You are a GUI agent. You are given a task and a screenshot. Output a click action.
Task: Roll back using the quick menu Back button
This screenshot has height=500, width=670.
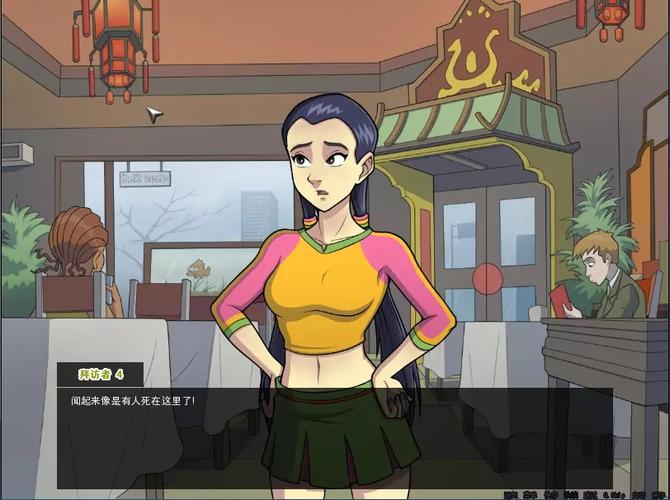pyautogui.click(x=508, y=494)
